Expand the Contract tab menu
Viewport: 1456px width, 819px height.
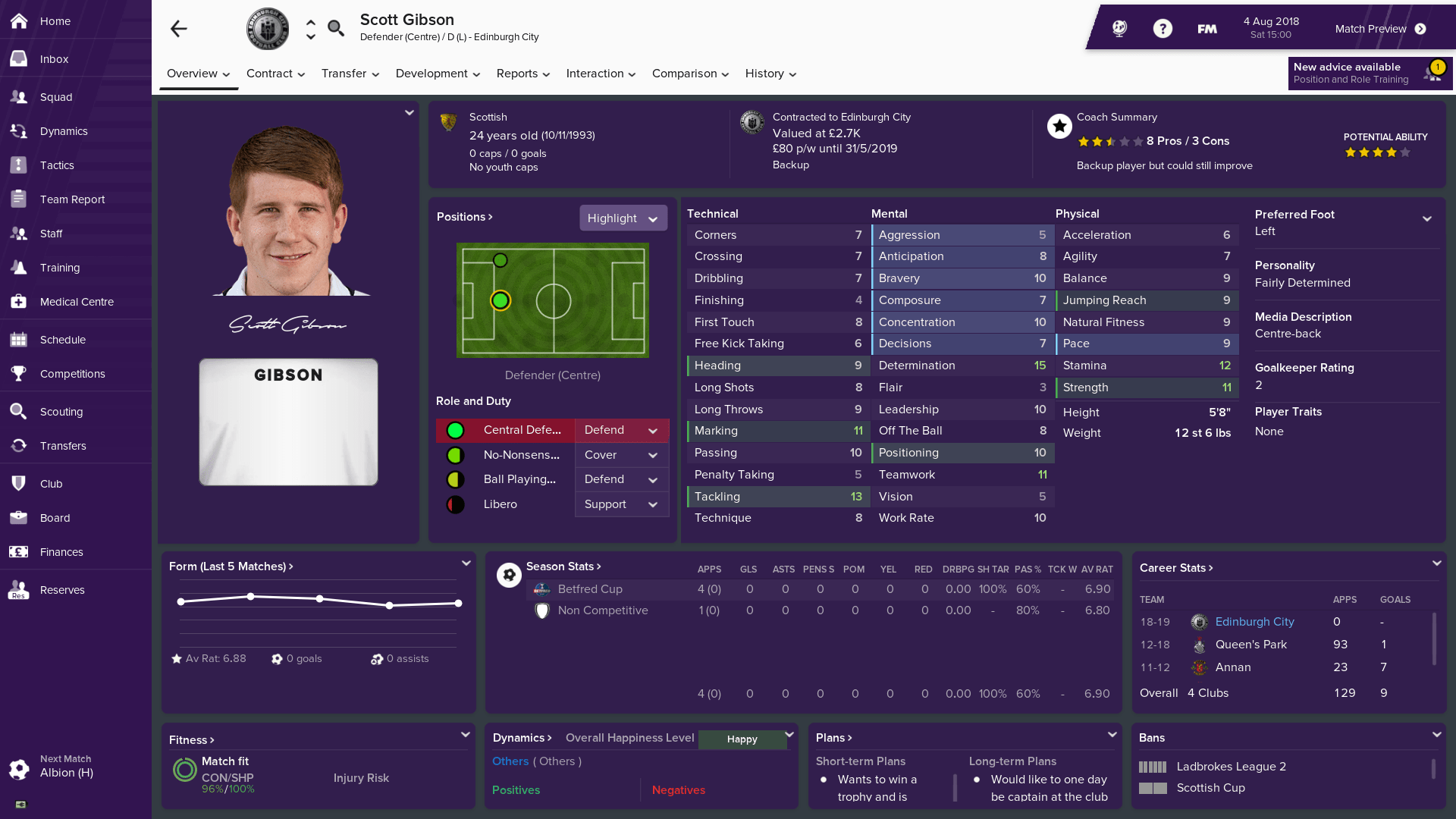[x=275, y=74]
